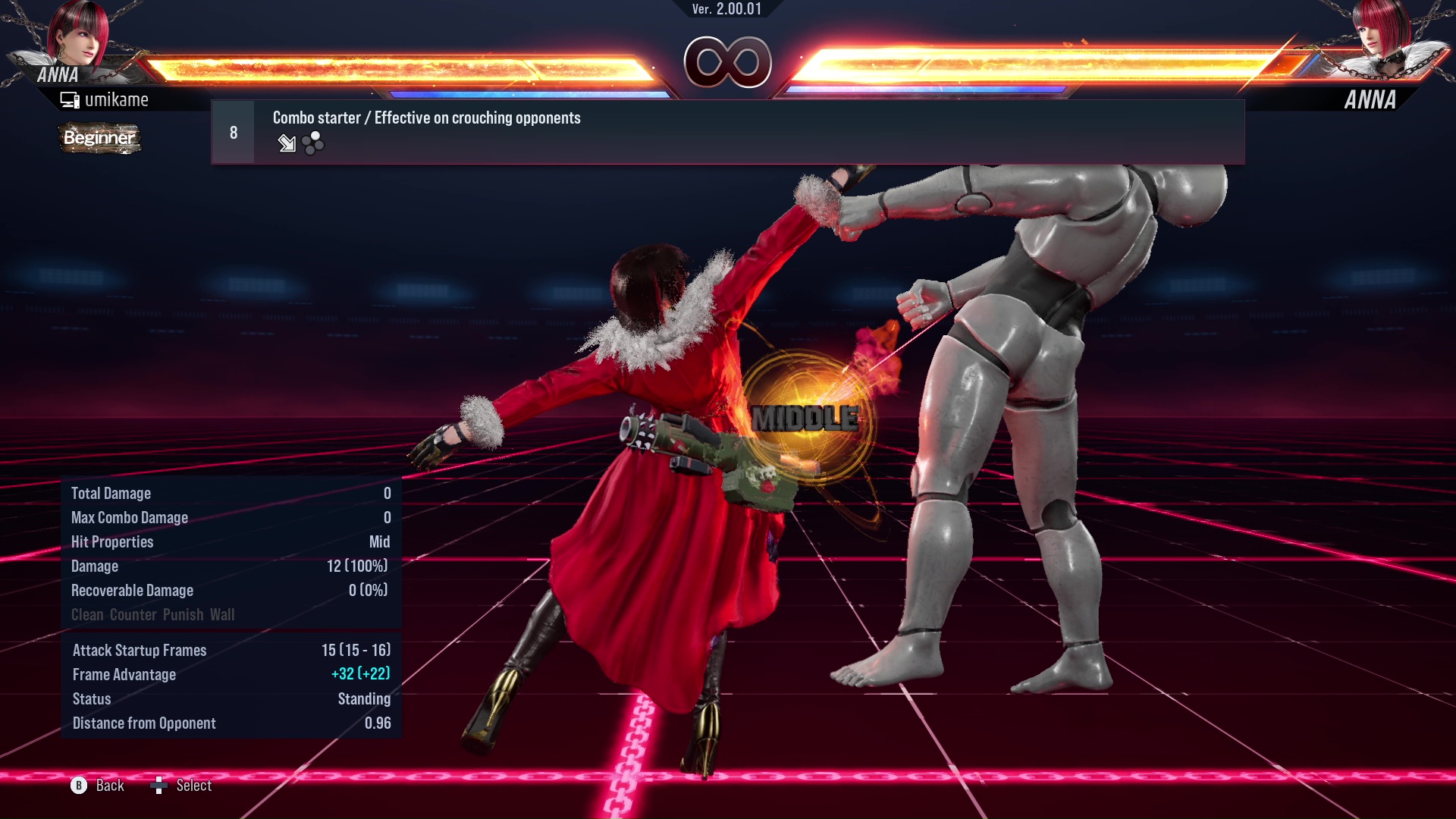Click the Ver. 2.00.01 version label

point(727,11)
